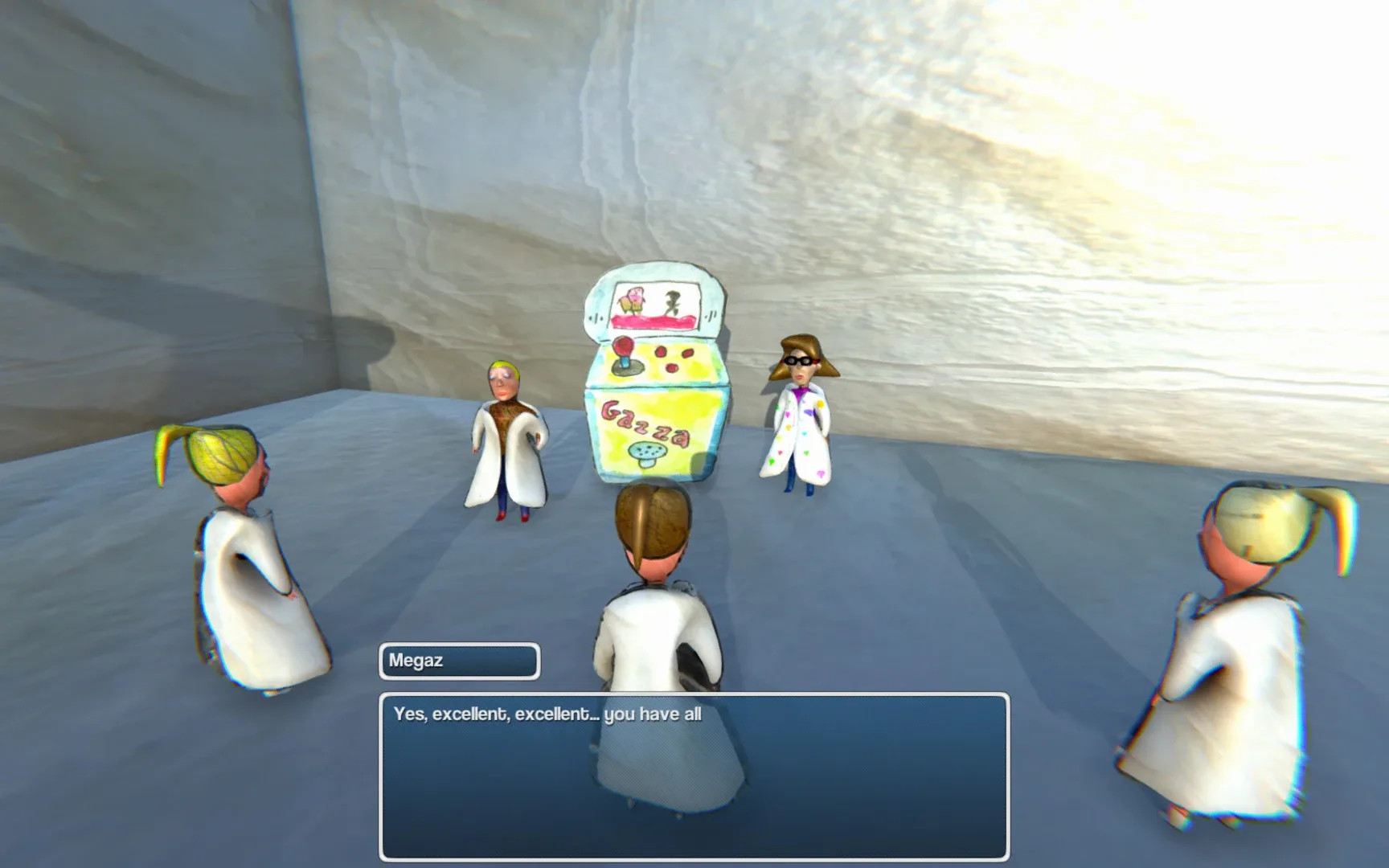Click the arcade machine's display screen
This screenshot has width=1389, height=868.
click(x=658, y=306)
